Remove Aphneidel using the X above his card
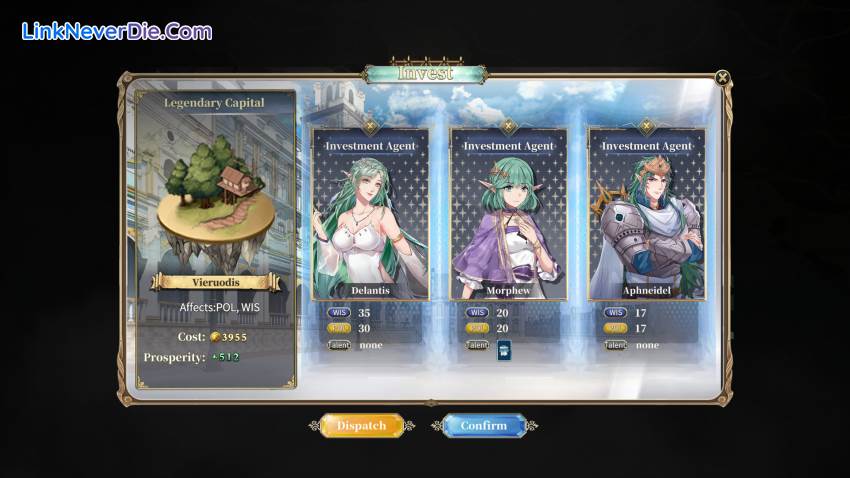Image resolution: width=850 pixels, height=478 pixels. 646,126
